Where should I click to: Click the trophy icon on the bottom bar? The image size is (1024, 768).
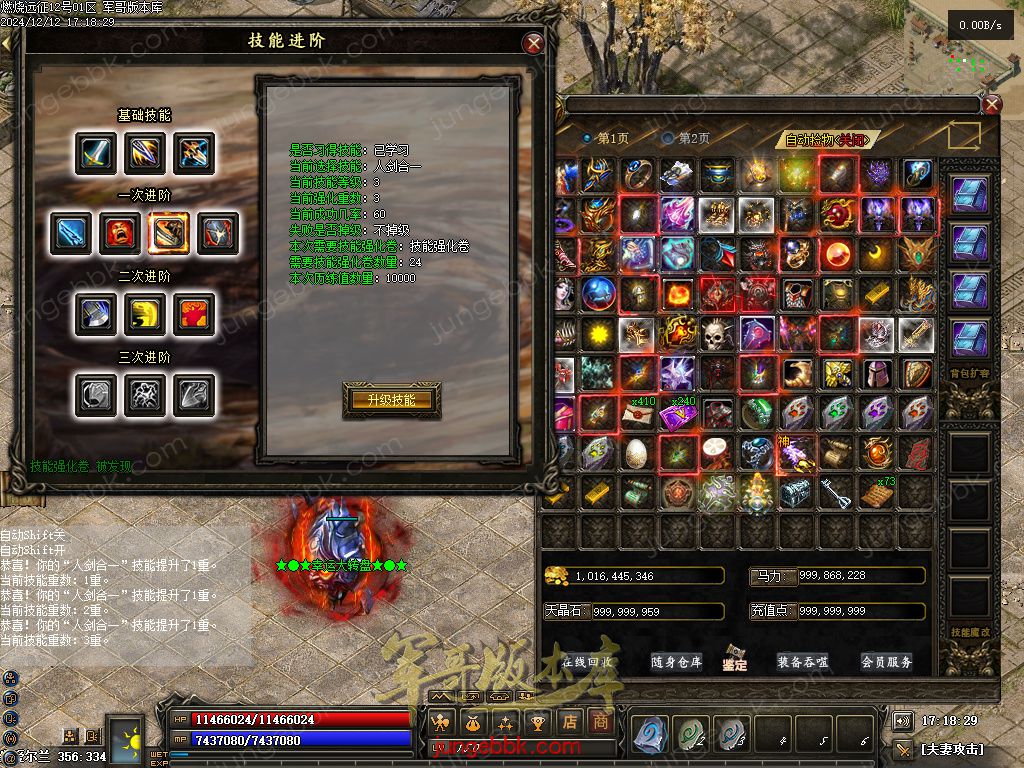click(537, 721)
